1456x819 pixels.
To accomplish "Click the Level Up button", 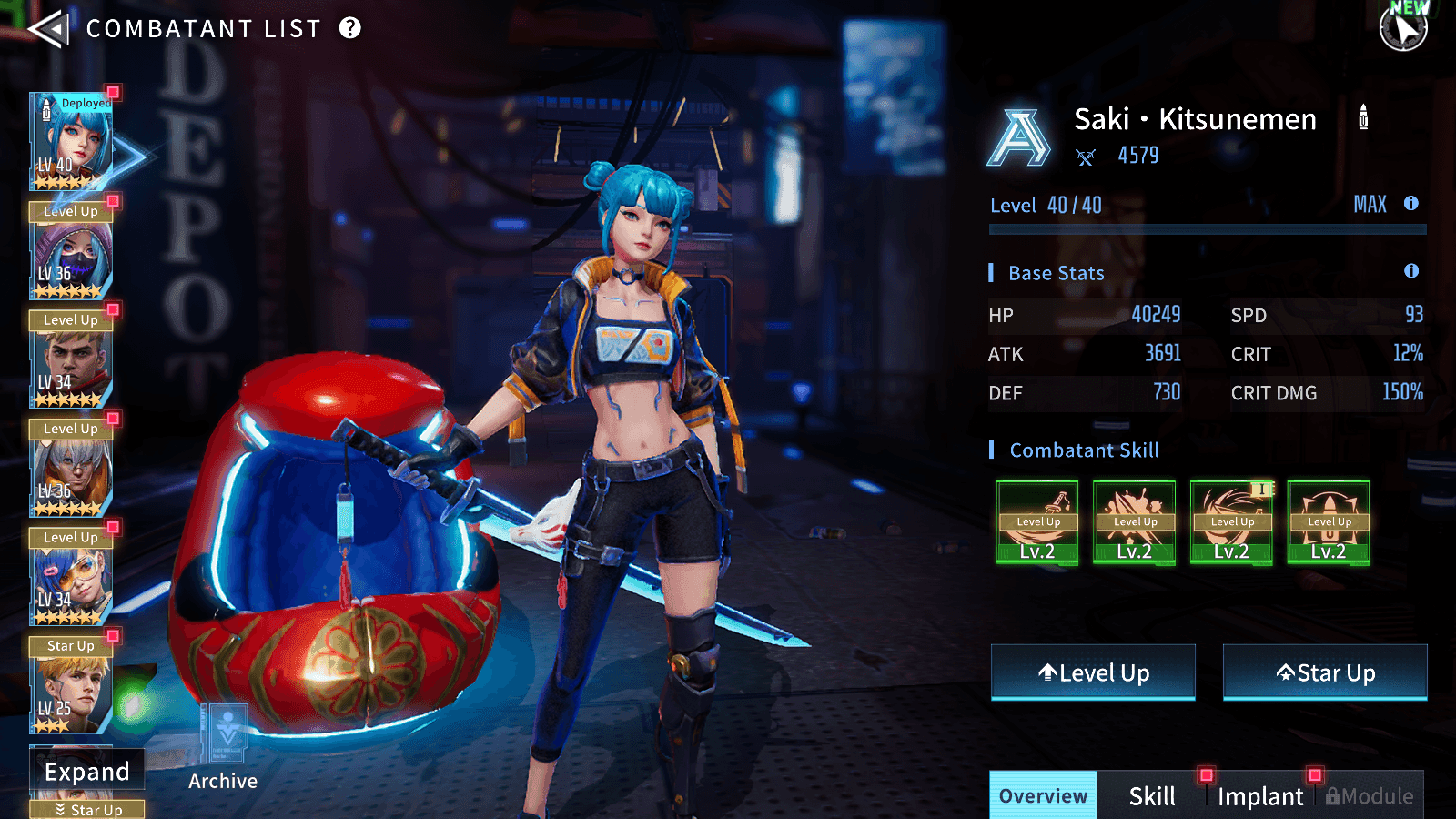I will (x=1093, y=672).
